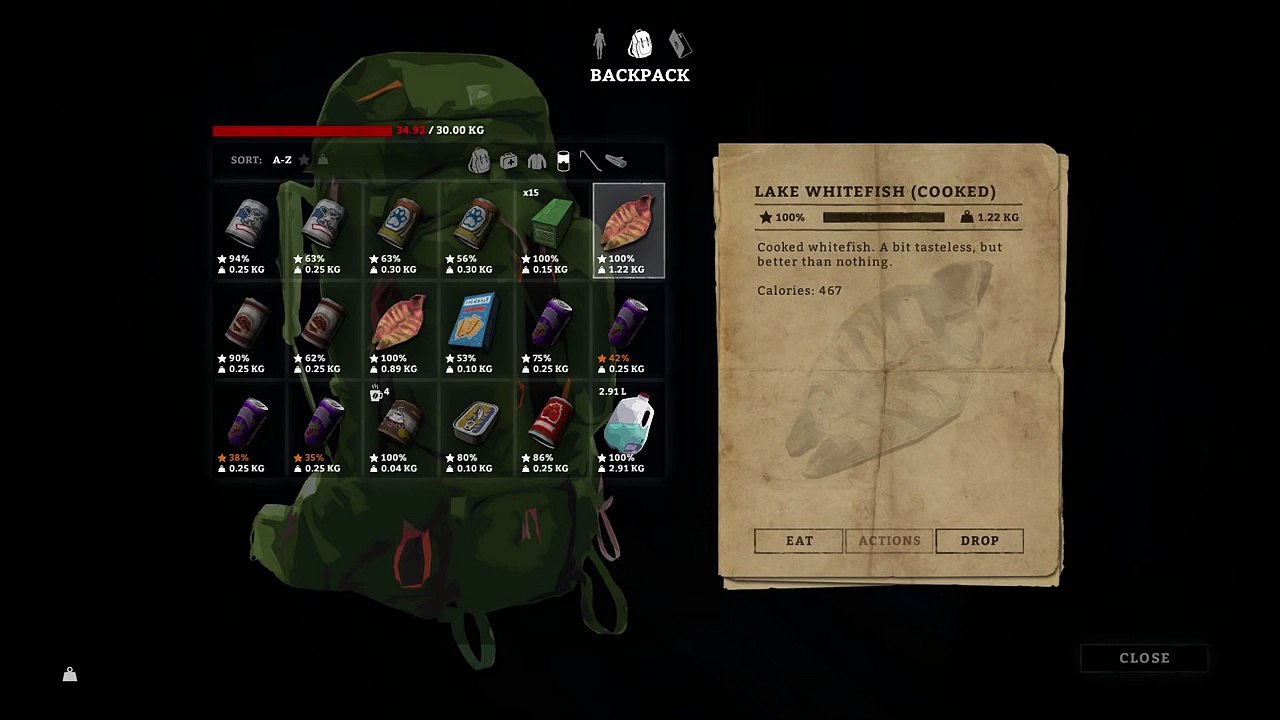Switch to the body status tab
The image size is (1280, 720).
[599, 43]
